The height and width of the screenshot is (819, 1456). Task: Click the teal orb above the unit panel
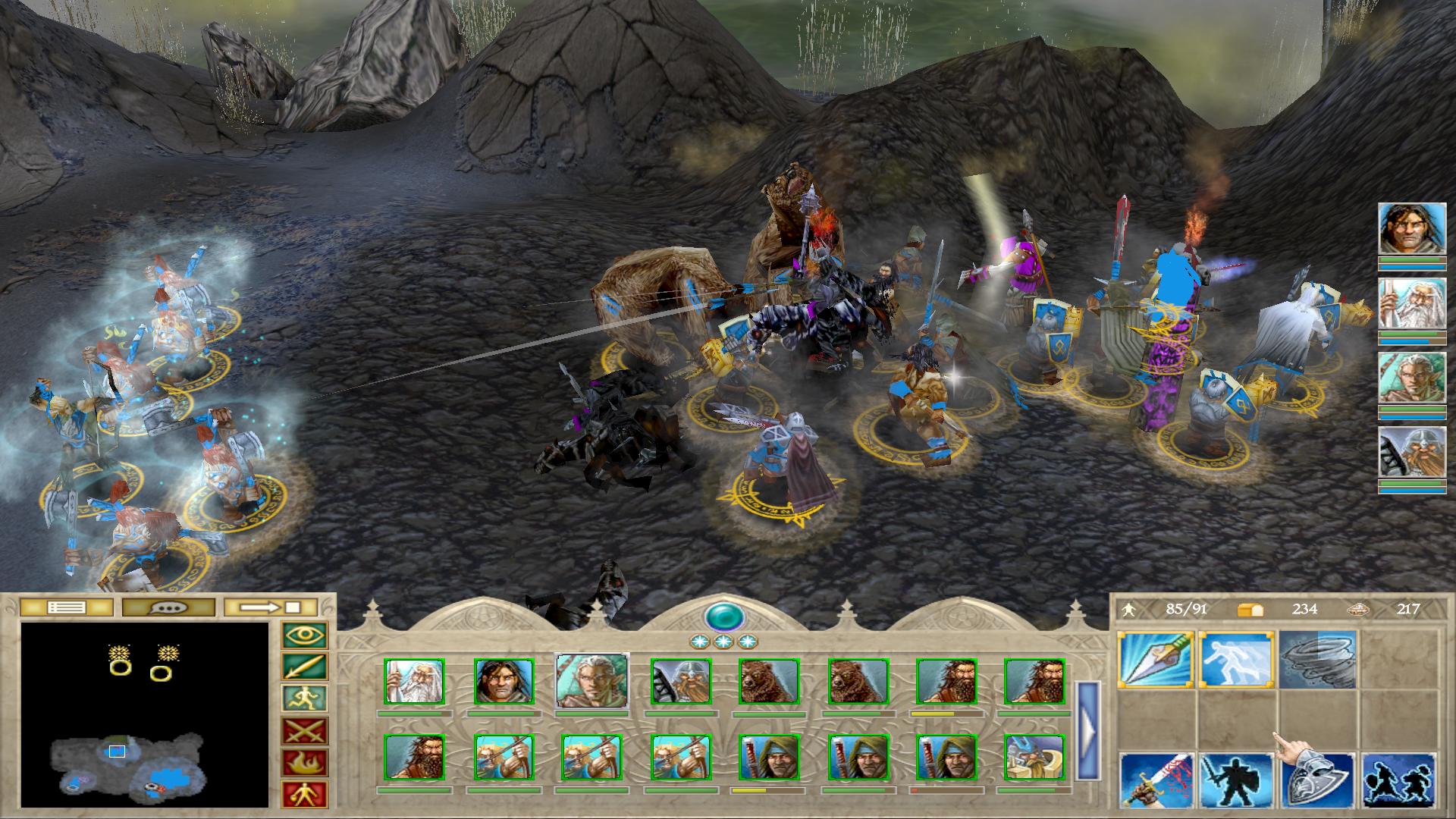coord(723,617)
